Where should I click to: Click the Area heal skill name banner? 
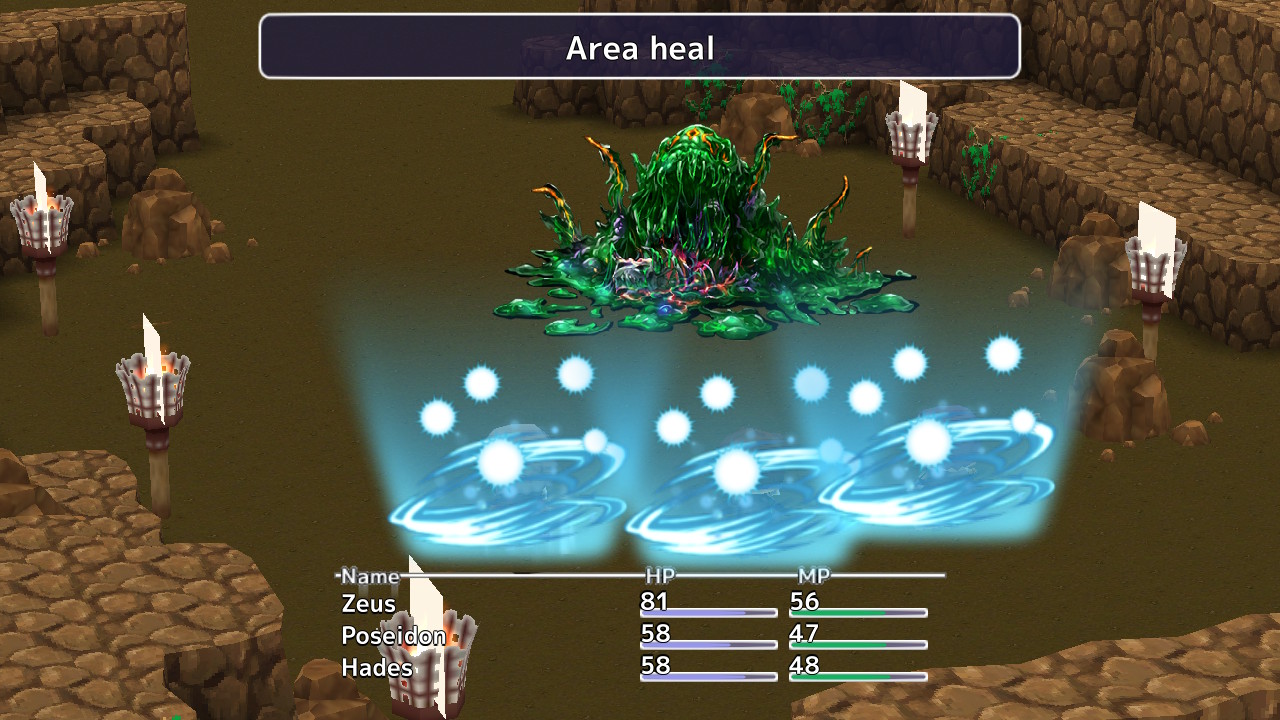point(640,47)
